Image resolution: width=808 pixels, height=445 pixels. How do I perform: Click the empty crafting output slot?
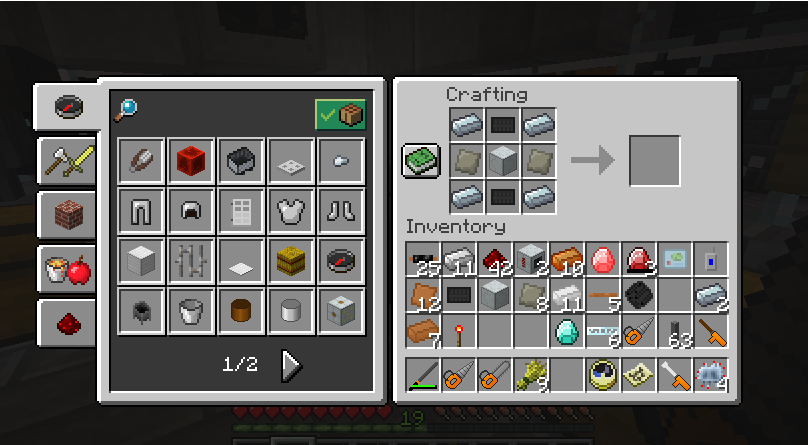pyautogui.click(x=654, y=161)
